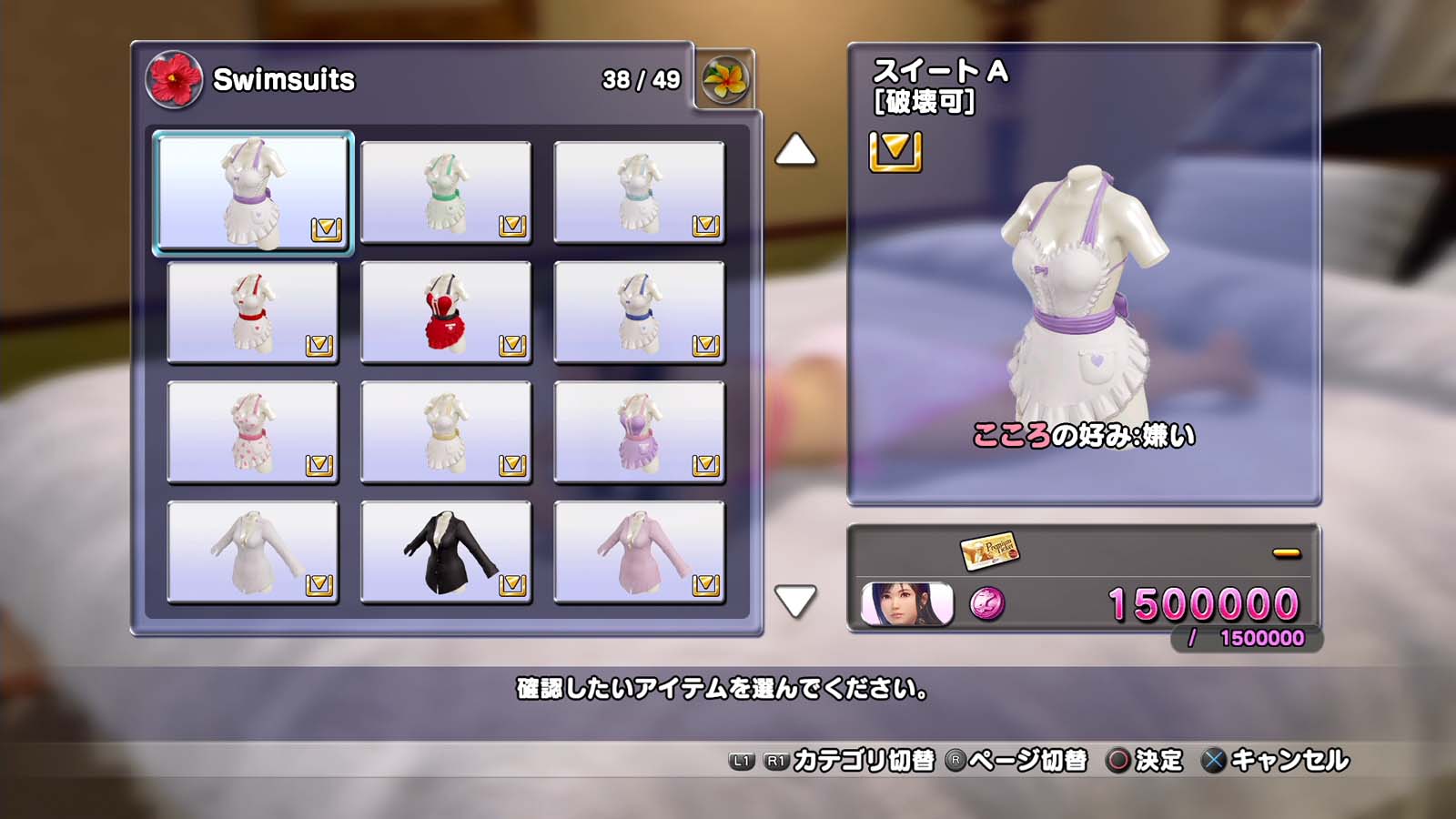Image resolution: width=1456 pixels, height=819 pixels.
Task: Click the up arrow to page up
Action: coord(795,150)
